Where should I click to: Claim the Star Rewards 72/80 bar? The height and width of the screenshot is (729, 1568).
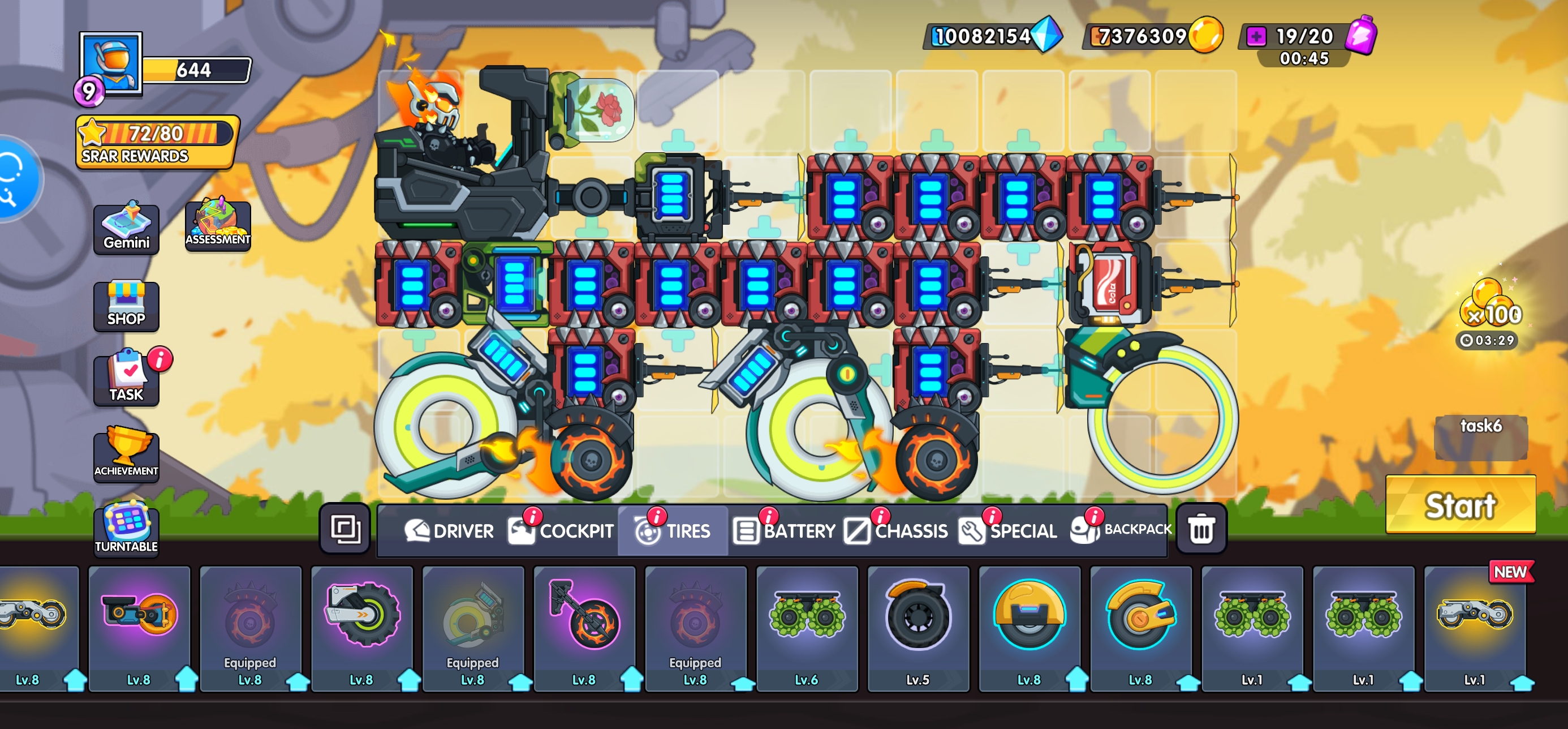(157, 141)
